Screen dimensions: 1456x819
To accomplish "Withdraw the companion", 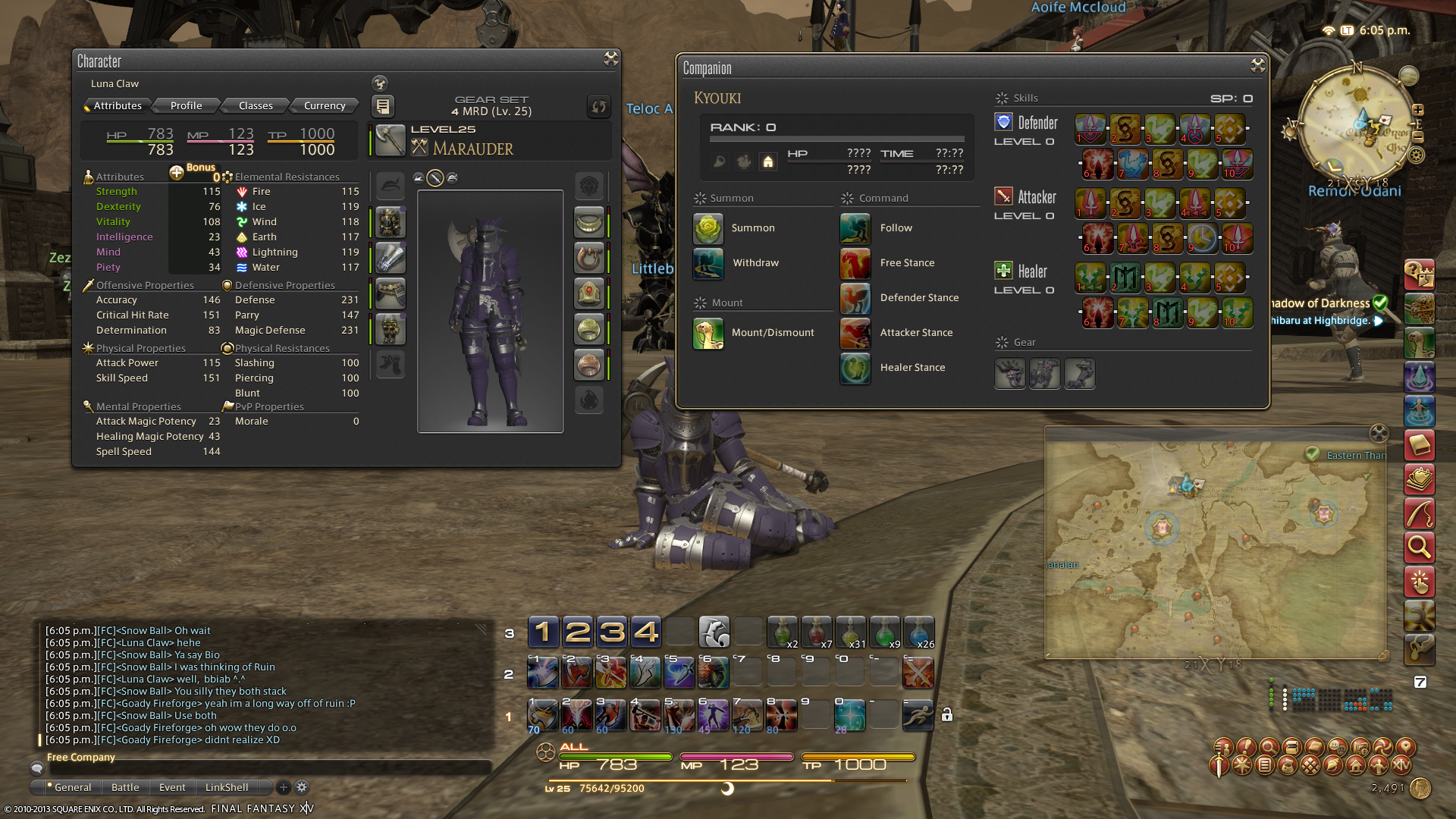I will pyautogui.click(x=708, y=263).
